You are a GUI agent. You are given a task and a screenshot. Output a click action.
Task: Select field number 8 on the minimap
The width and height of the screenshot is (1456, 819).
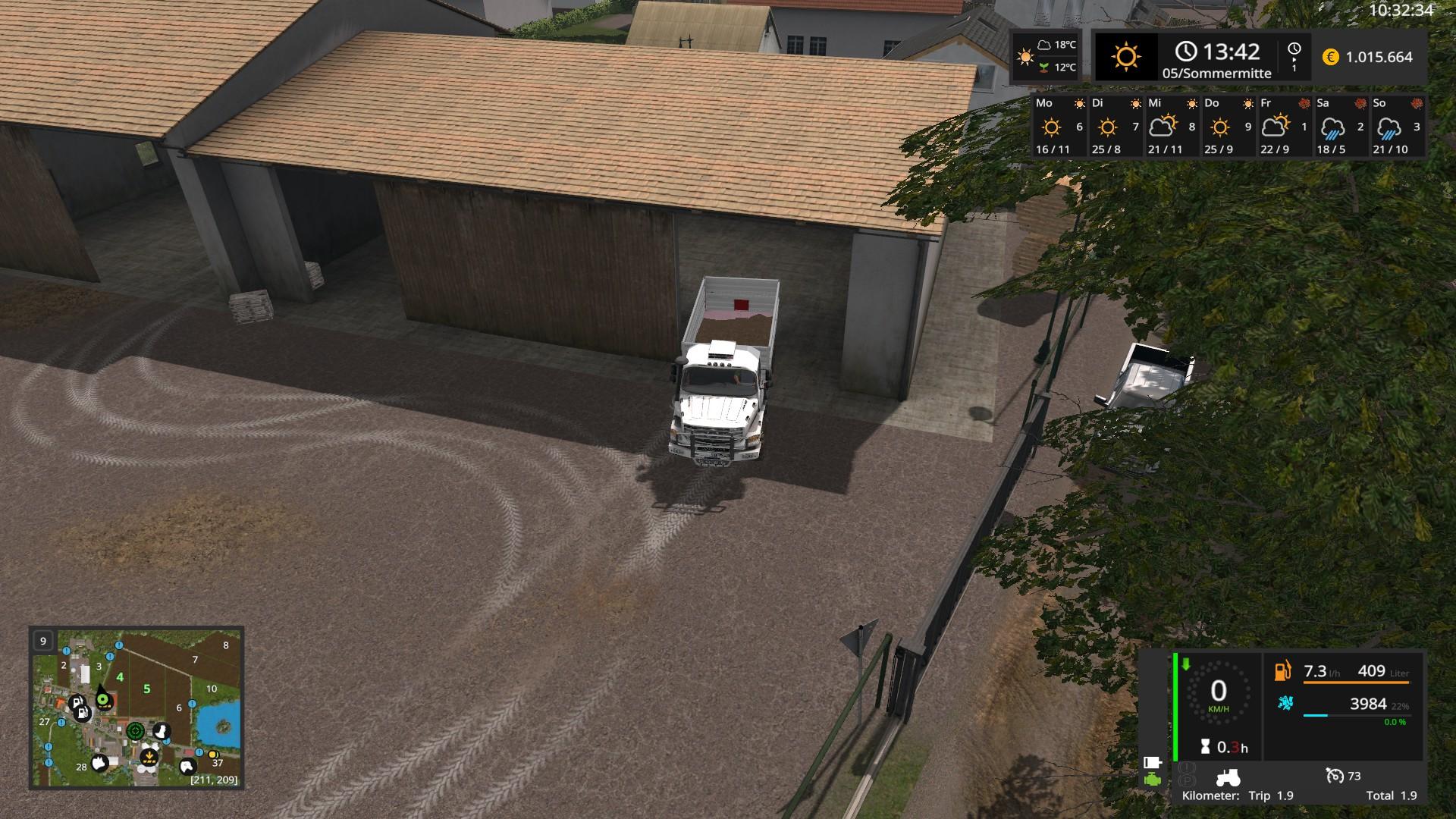225,645
